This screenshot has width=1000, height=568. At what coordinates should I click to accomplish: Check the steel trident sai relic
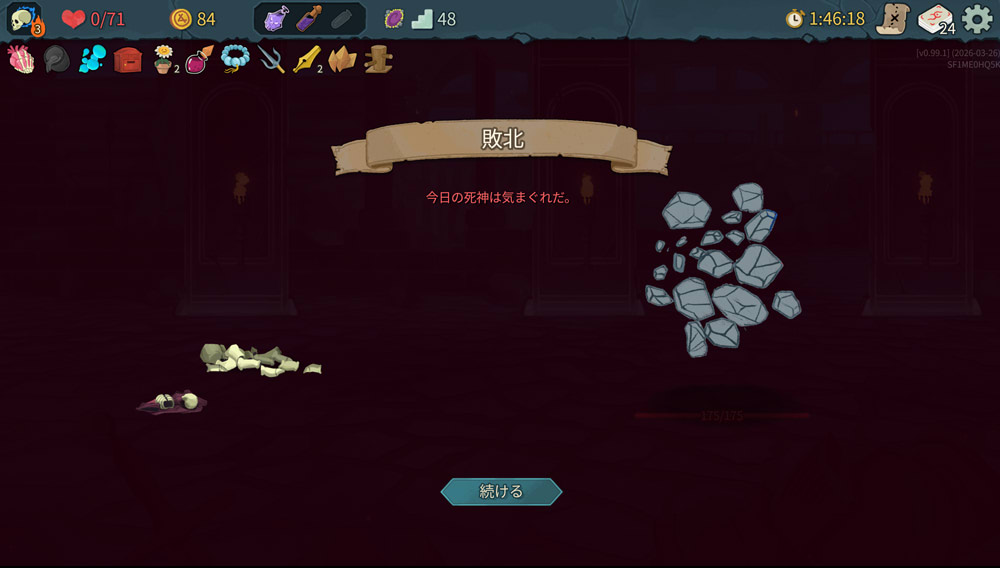271,60
